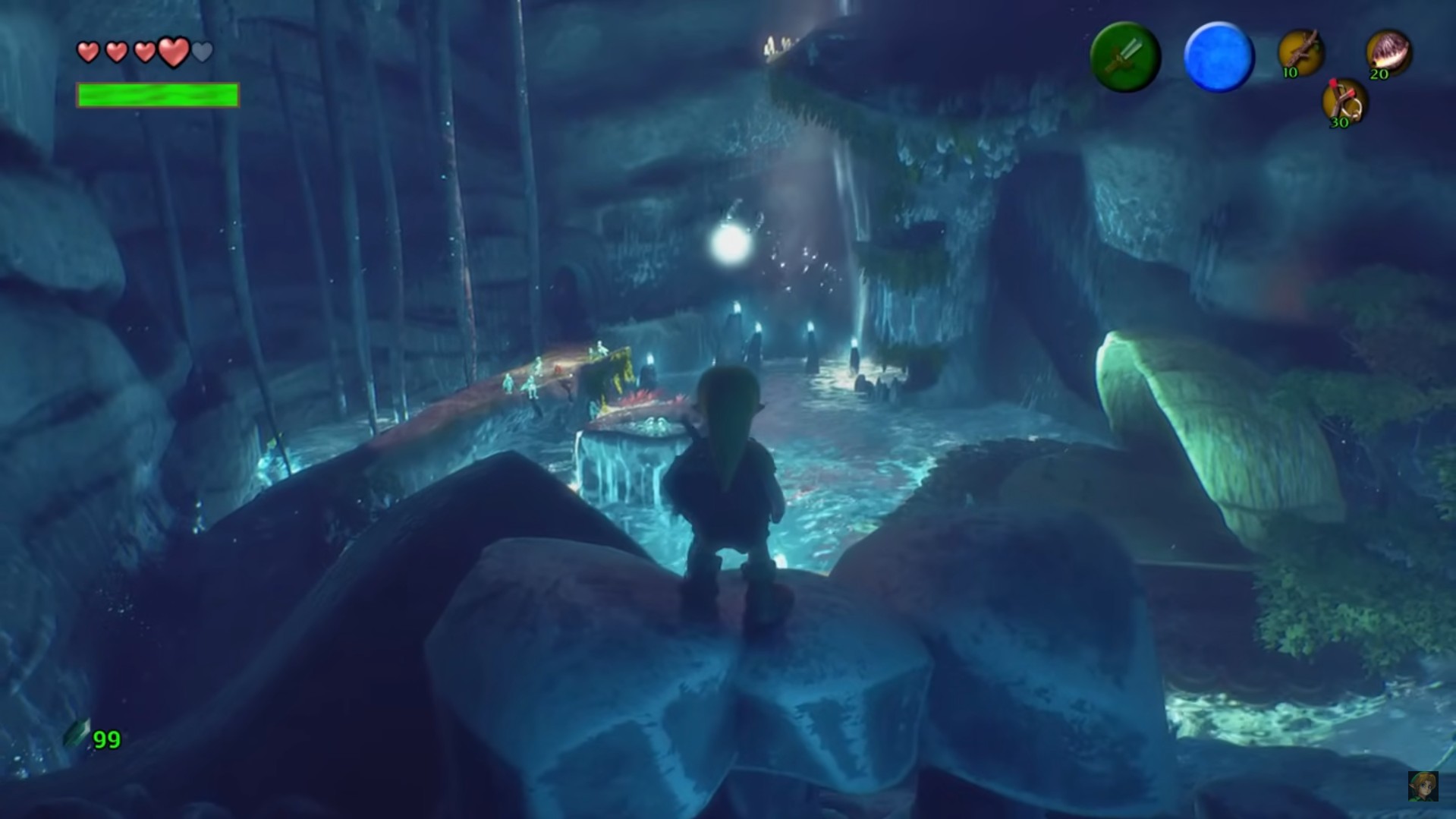Equip the Deku nut item

[x=1388, y=53]
